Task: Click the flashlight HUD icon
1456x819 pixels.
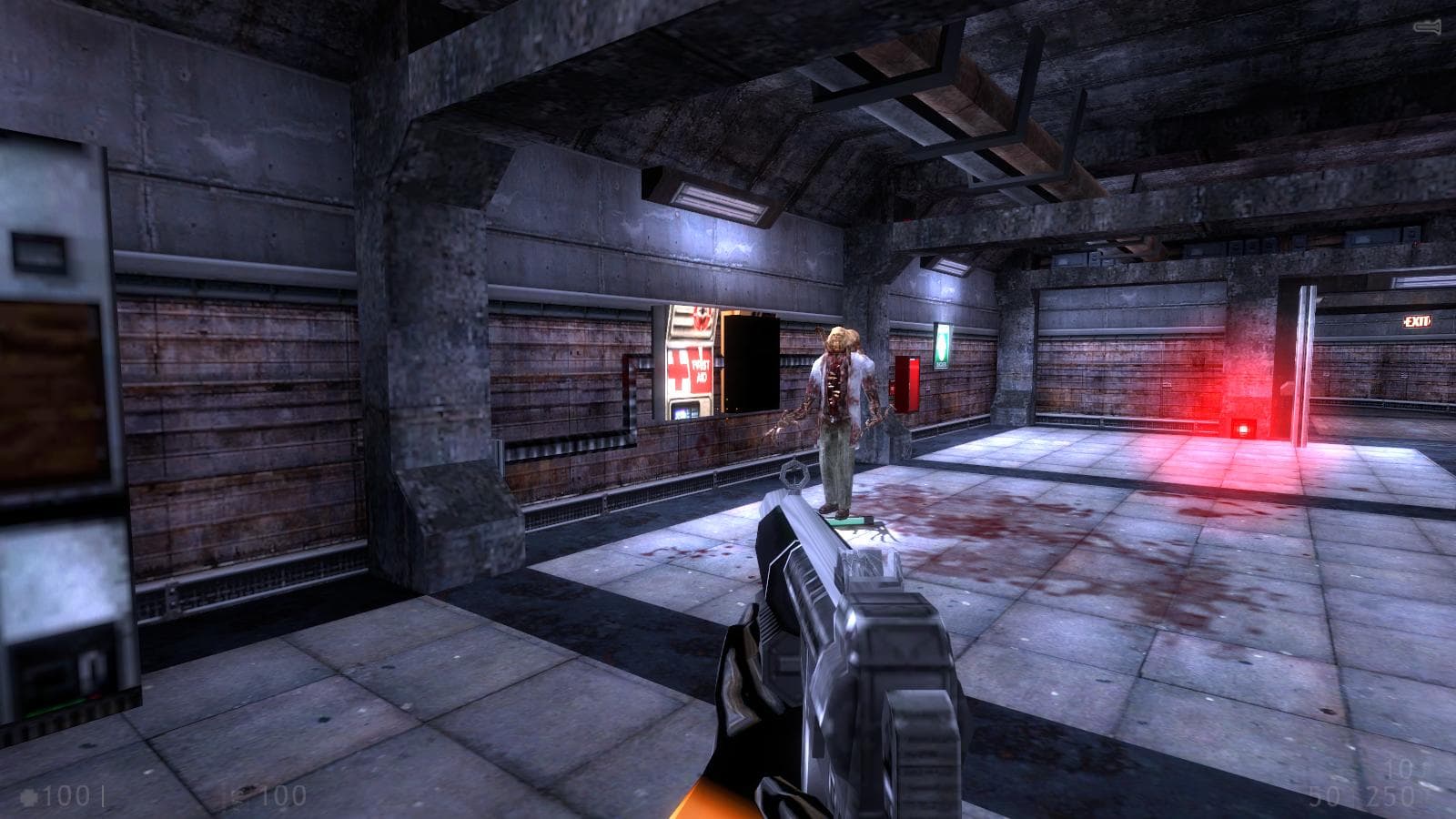Action: tap(1426, 28)
